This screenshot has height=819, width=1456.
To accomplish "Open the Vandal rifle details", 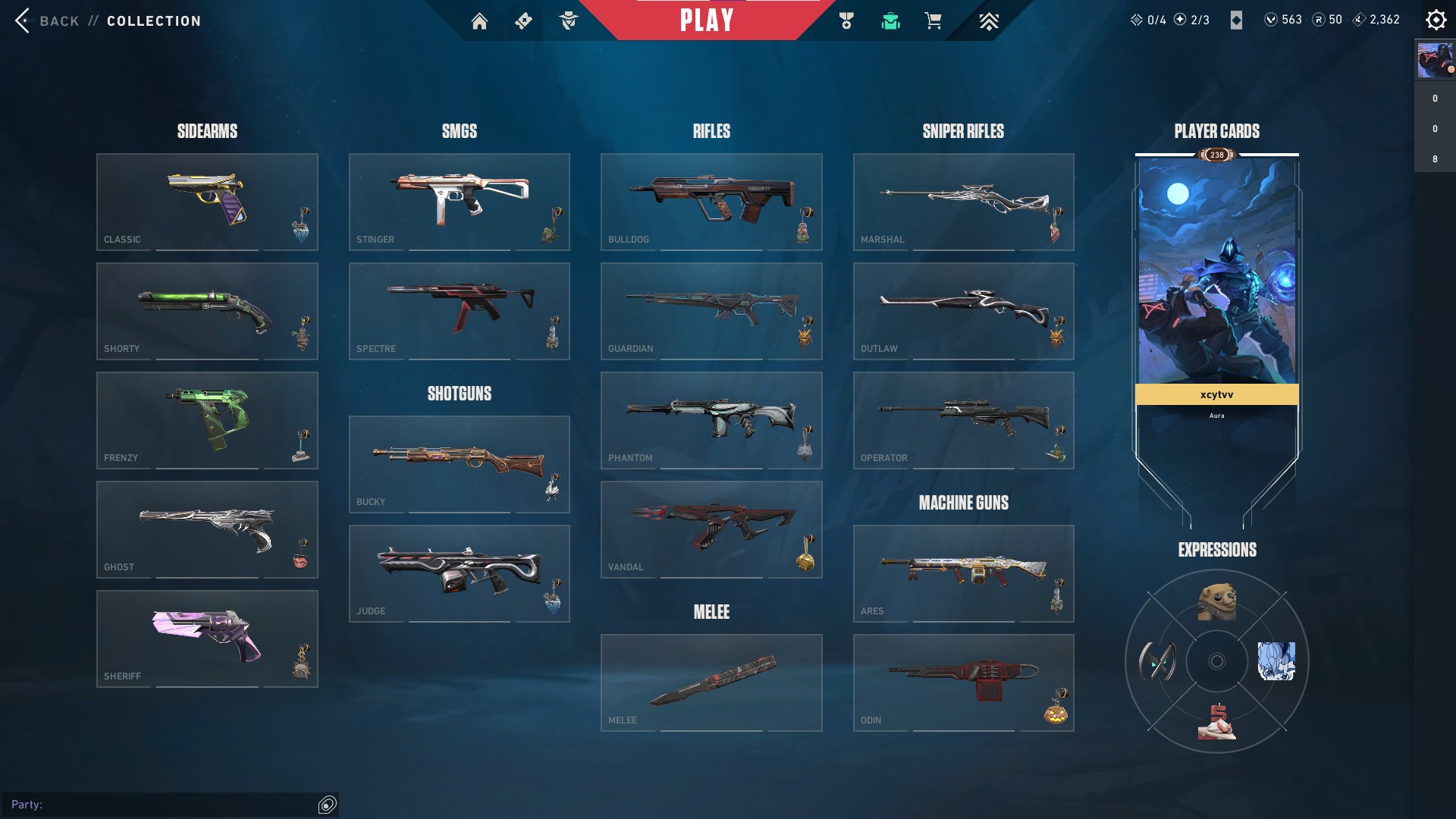I will (711, 529).
